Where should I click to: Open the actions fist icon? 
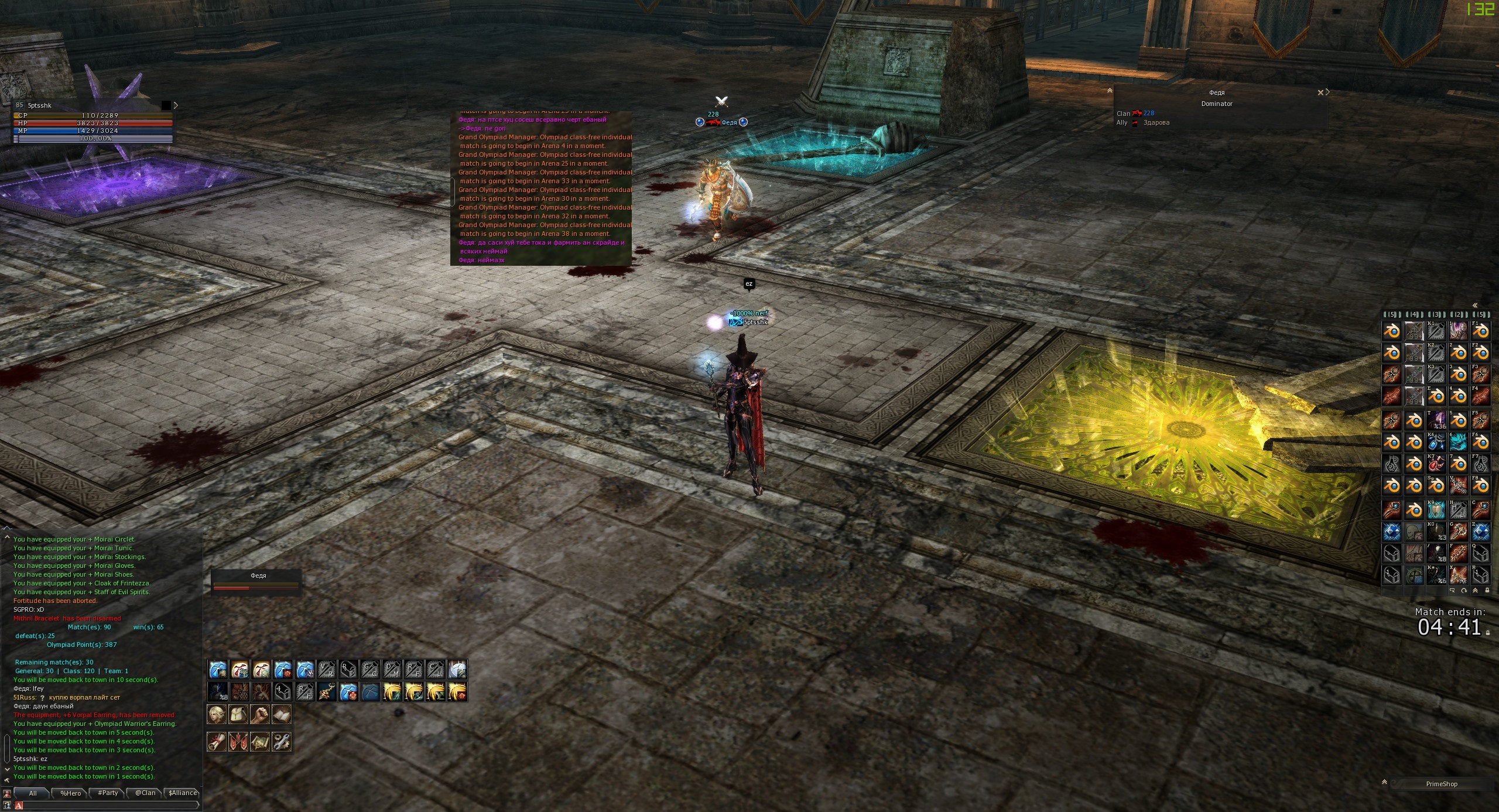tap(260, 714)
